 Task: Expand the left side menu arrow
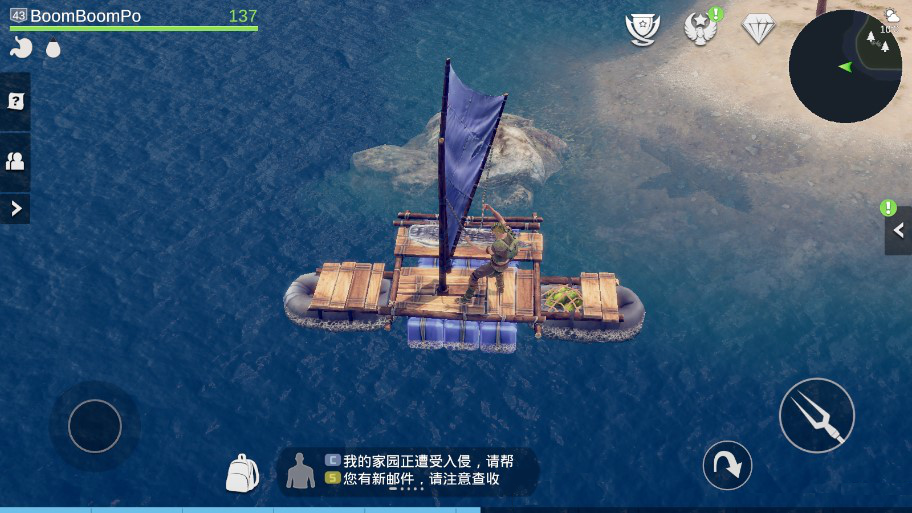point(15,208)
